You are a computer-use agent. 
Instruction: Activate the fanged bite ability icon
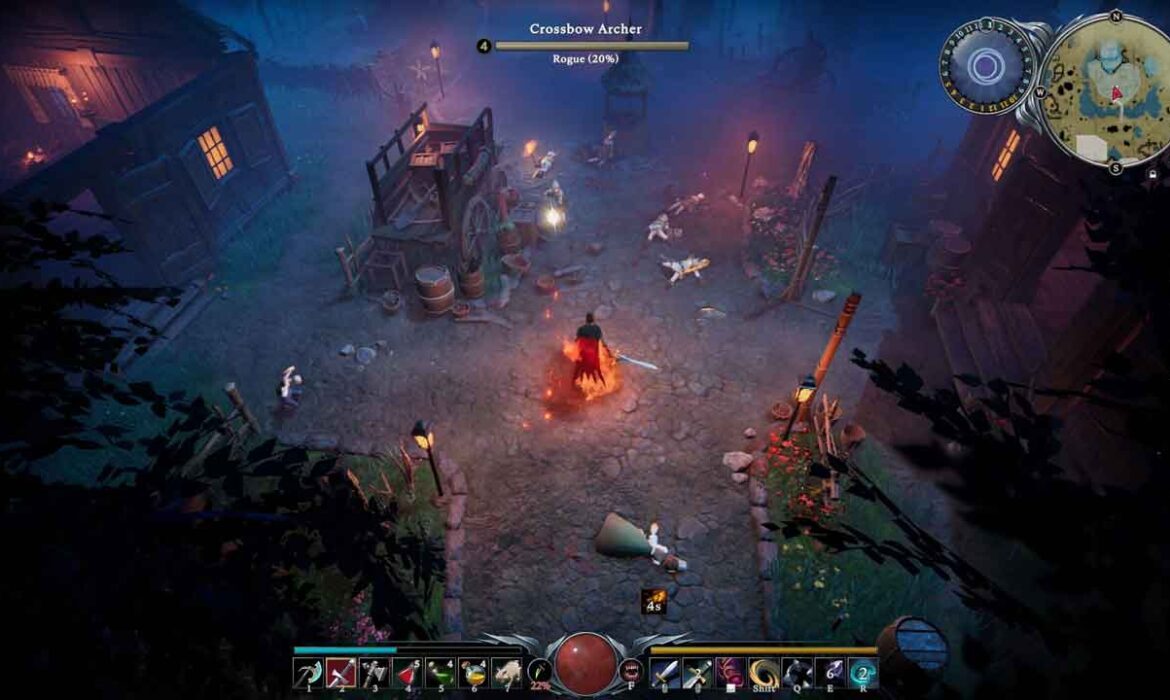[x=631, y=671]
